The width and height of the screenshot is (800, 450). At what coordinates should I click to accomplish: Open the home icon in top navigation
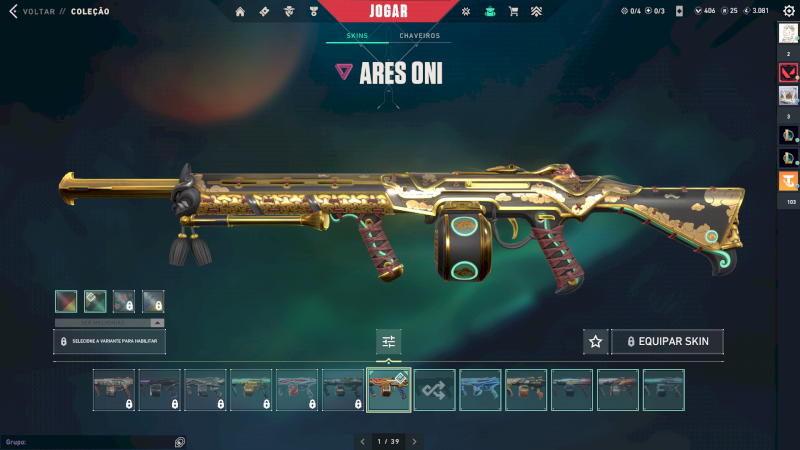(x=240, y=12)
